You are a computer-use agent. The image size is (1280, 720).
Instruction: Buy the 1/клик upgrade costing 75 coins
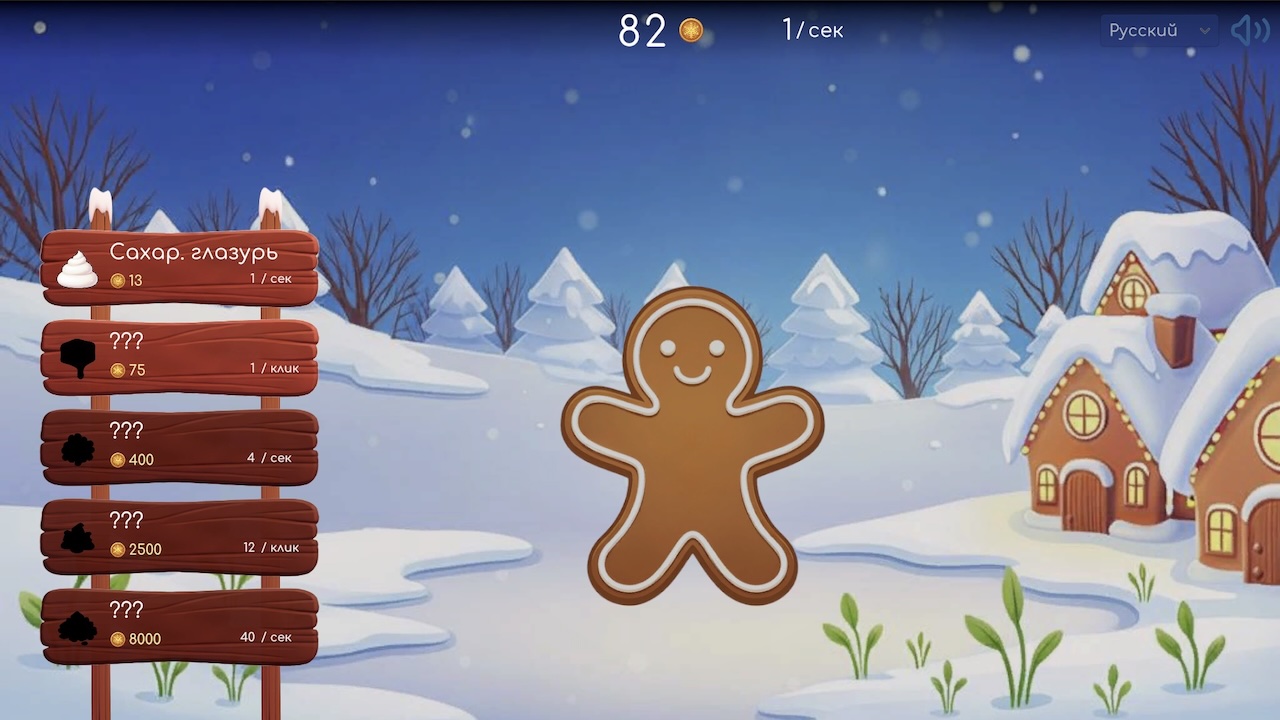click(x=180, y=355)
